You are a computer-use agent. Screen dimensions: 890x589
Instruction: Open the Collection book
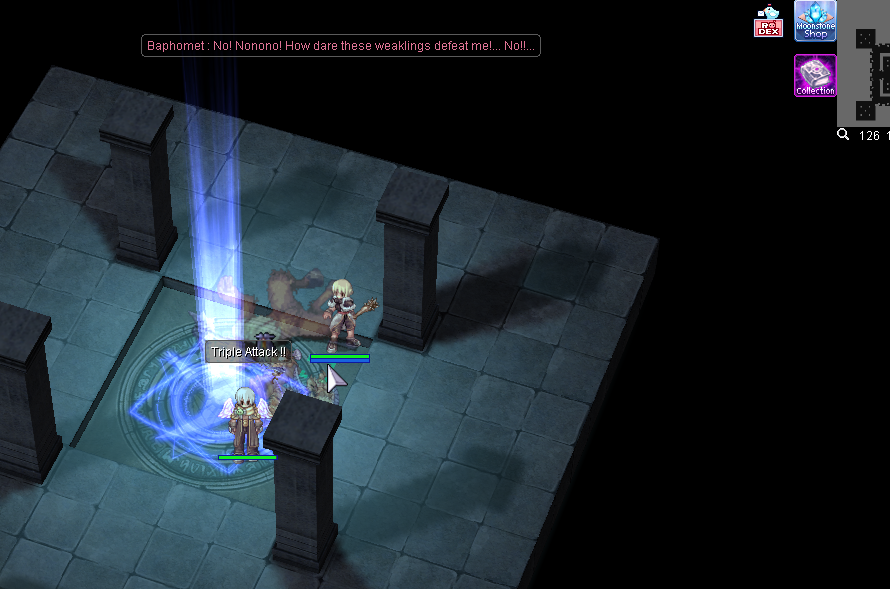(815, 76)
